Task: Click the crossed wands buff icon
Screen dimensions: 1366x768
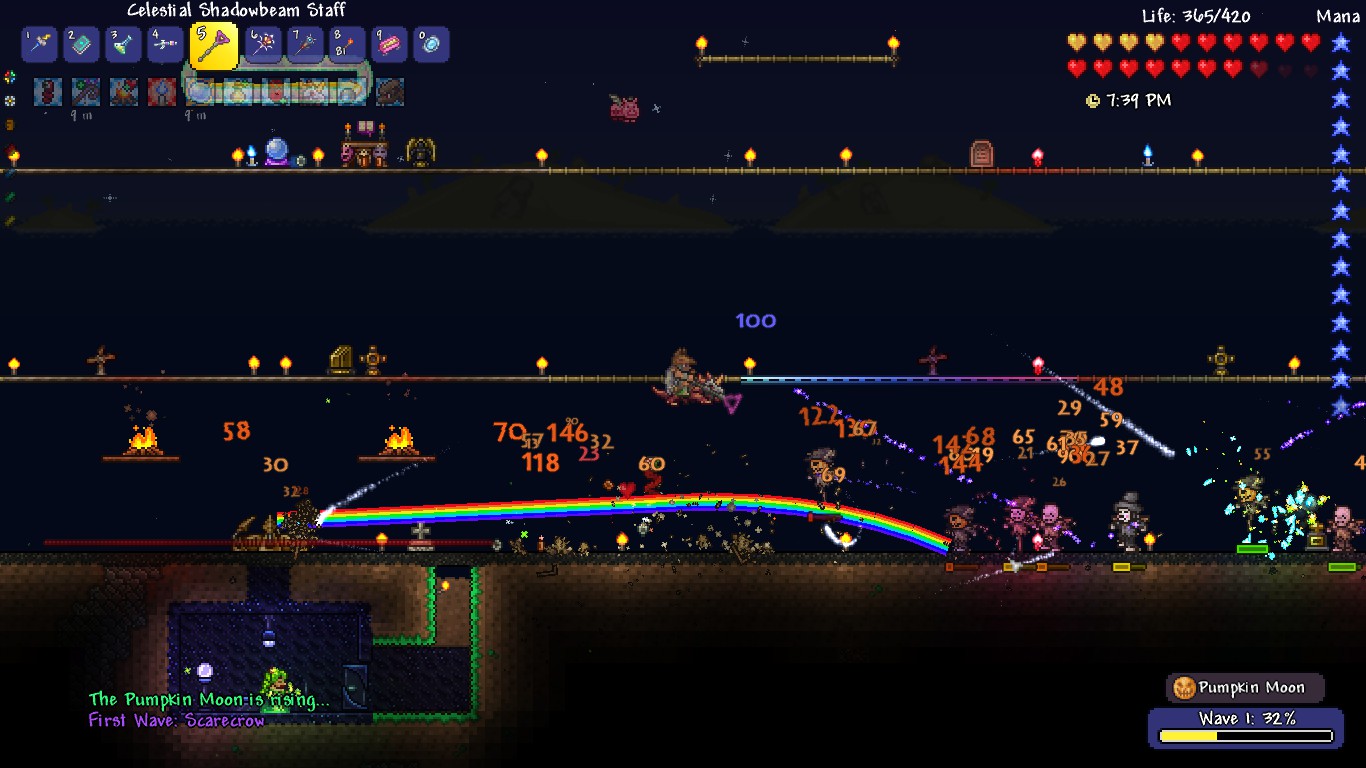Action: pos(86,92)
